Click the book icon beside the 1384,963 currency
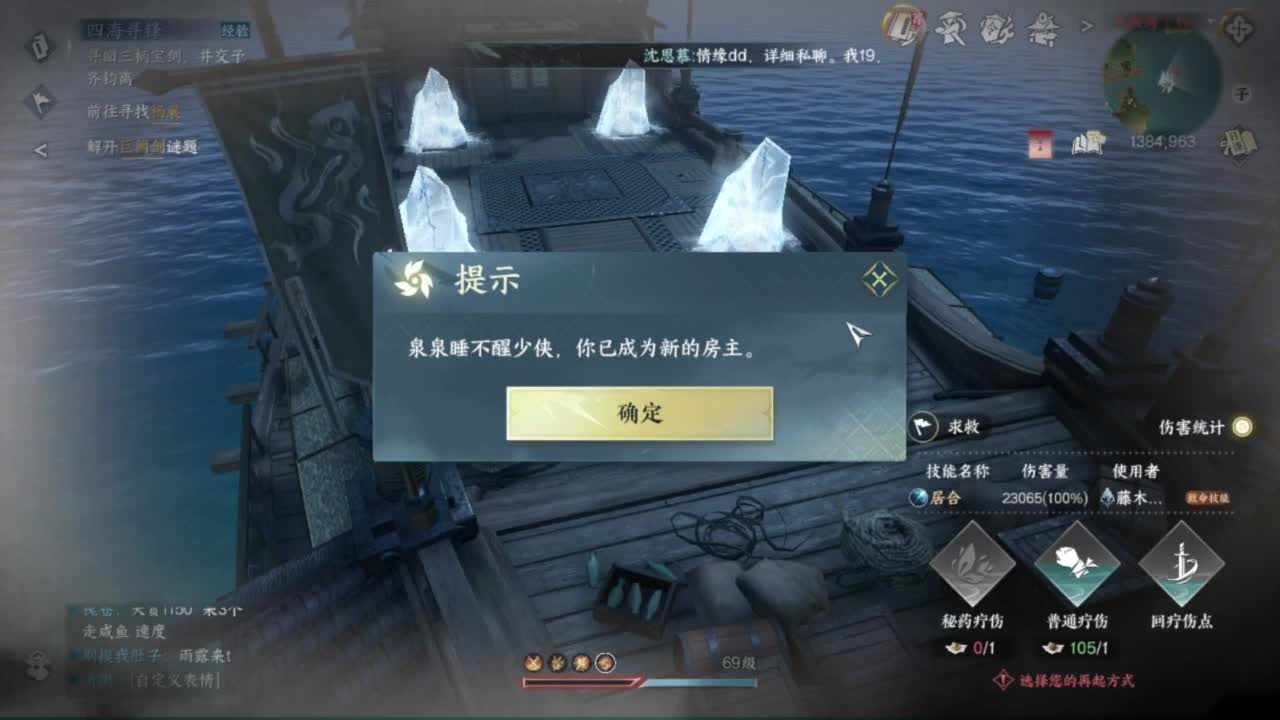Viewport: 1280px width, 720px height. pos(1090,142)
